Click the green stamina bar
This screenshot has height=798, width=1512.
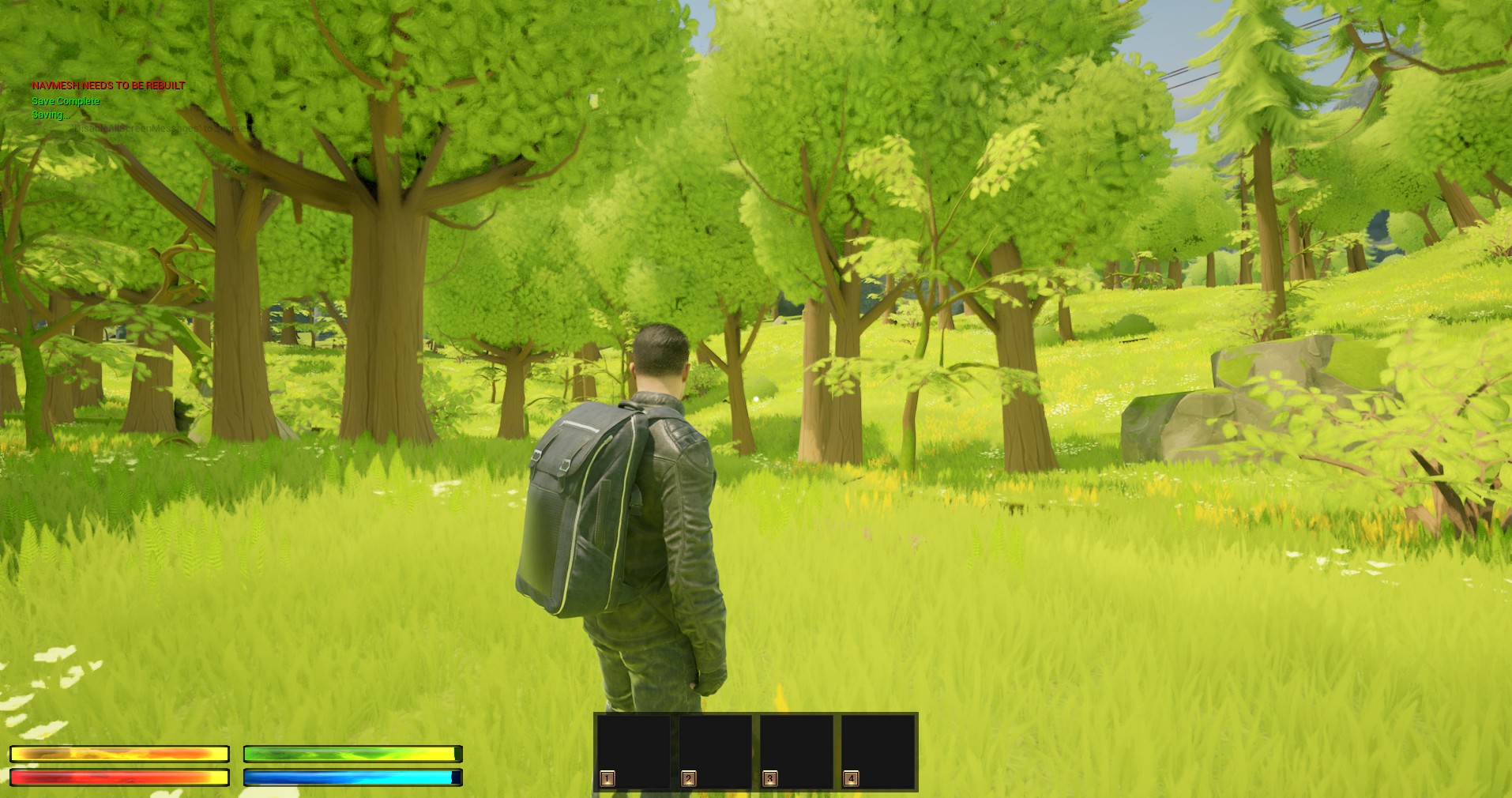click(352, 755)
